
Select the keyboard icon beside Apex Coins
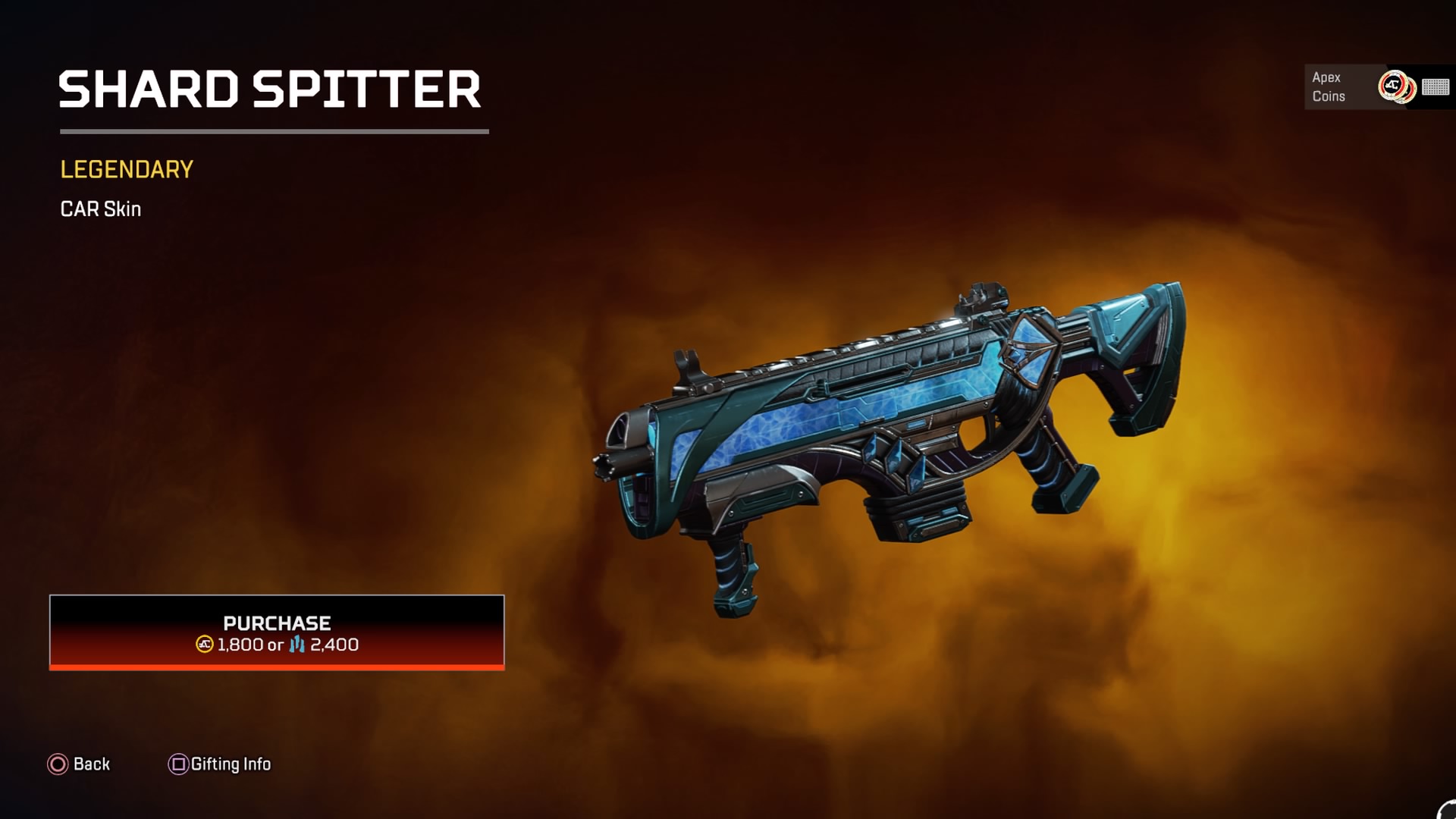pyautogui.click(x=1434, y=87)
